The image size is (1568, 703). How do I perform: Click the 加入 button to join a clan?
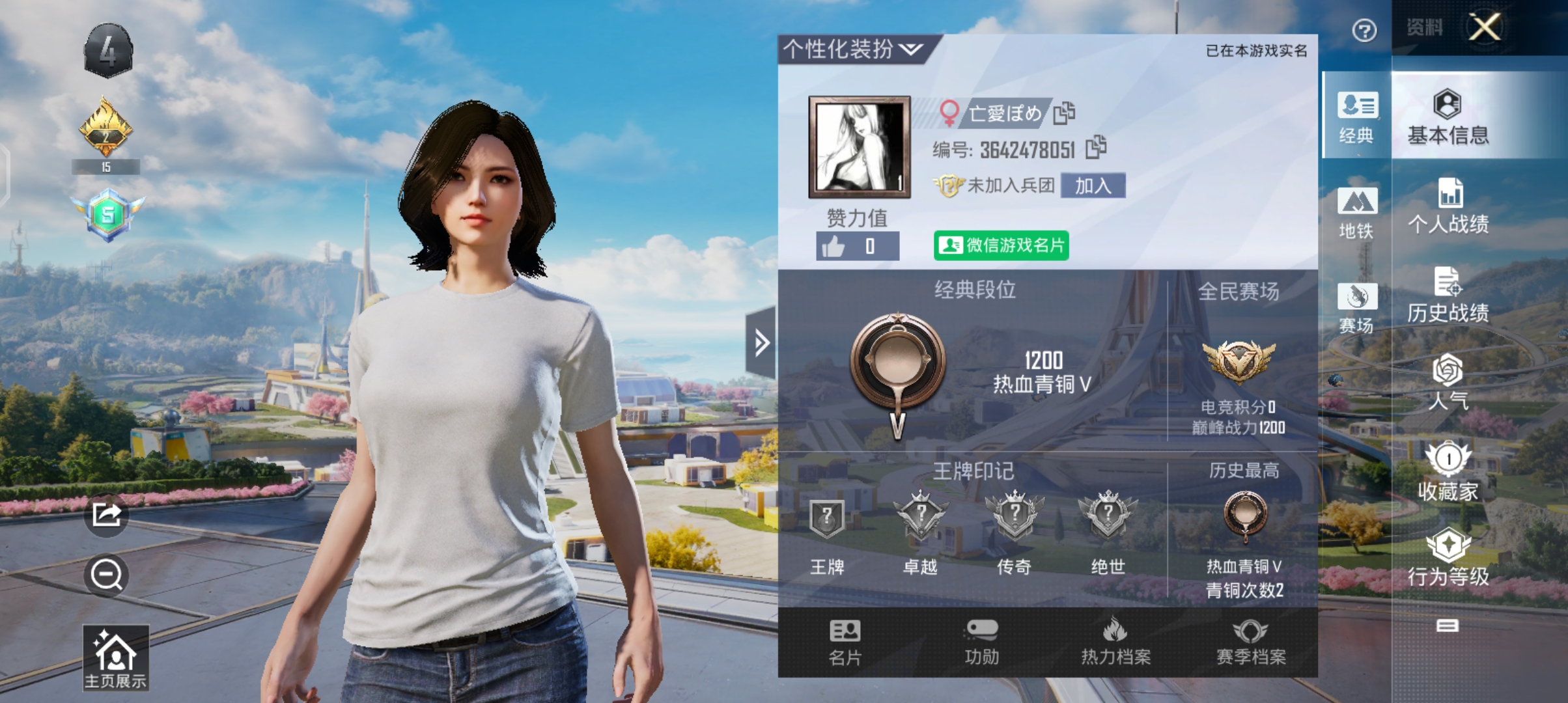1093,186
